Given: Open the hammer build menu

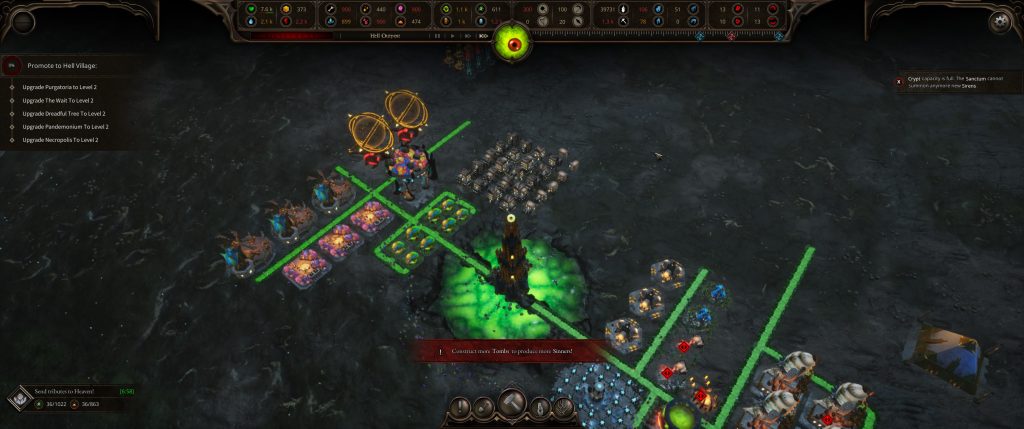Looking at the screenshot, I should 512,406.
